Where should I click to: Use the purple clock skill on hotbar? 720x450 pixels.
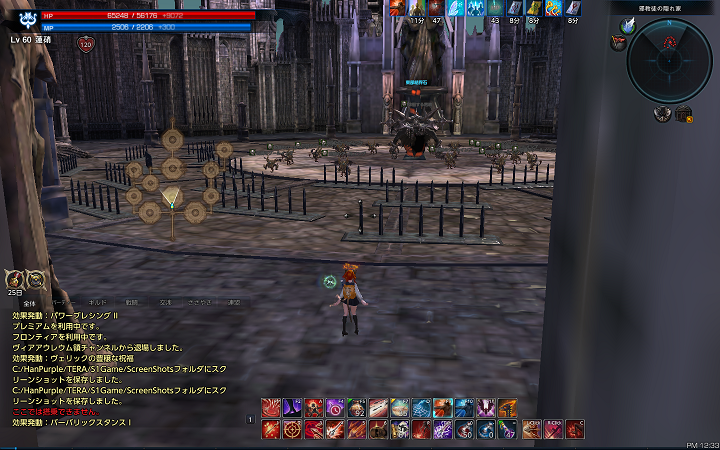334,407
